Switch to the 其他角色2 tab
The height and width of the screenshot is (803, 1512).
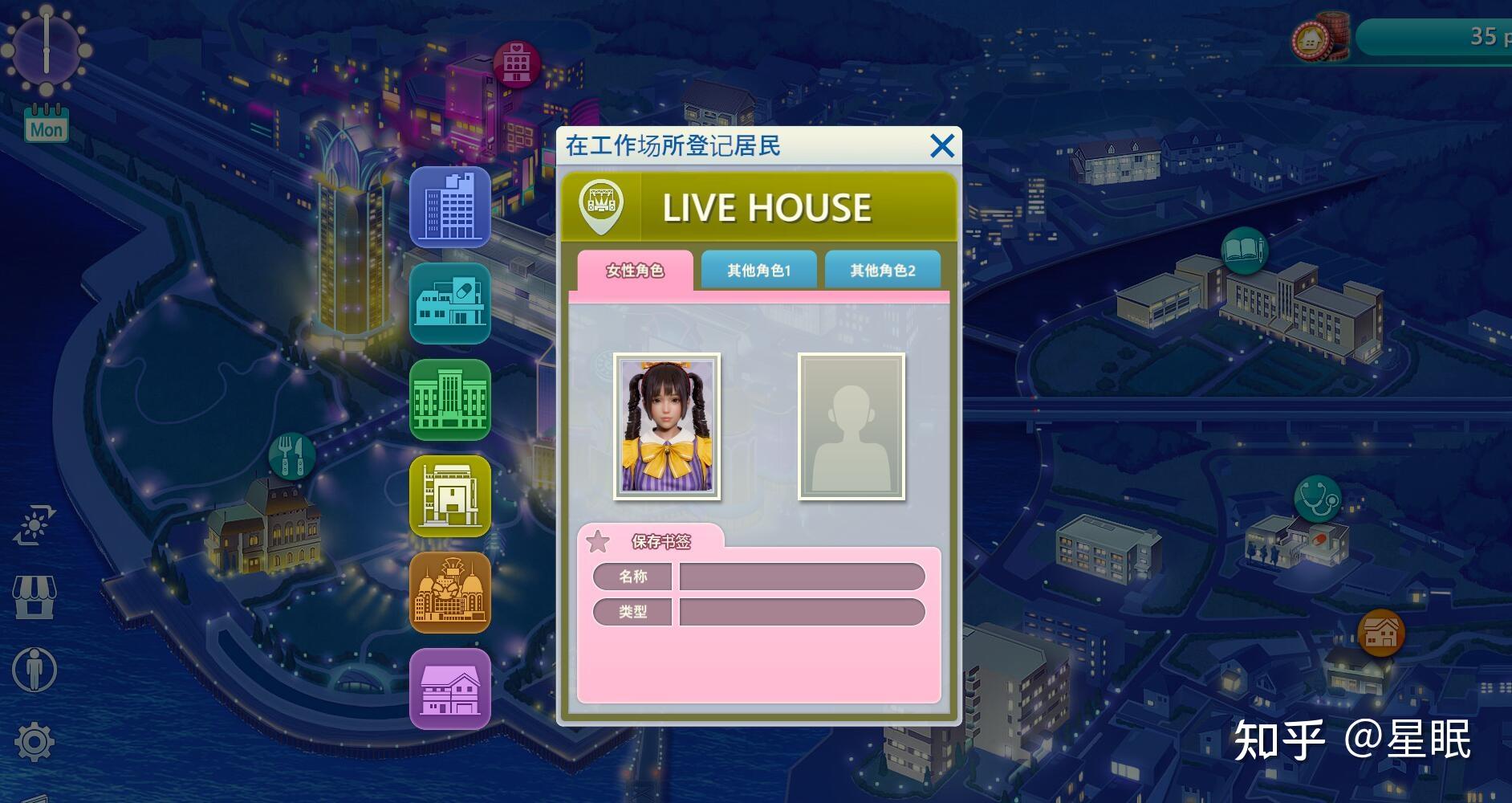(883, 270)
